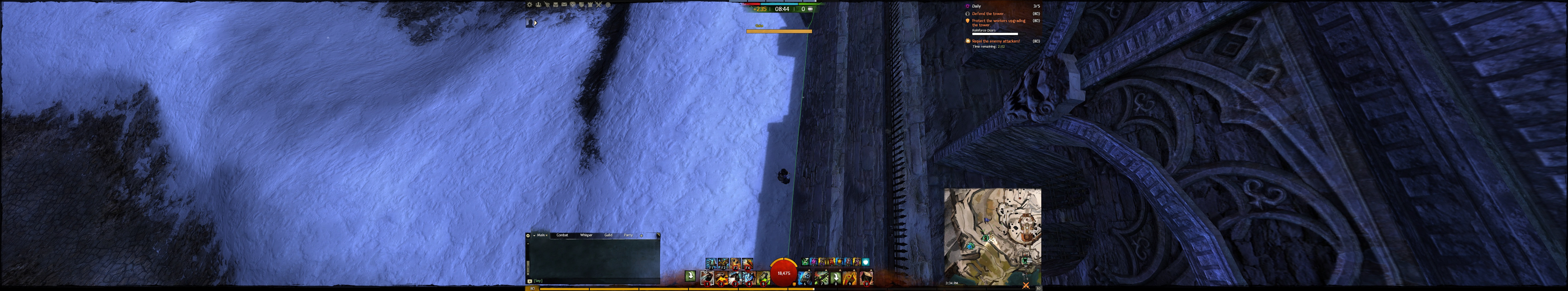The height and width of the screenshot is (291, 1568).
Task: Click the weapon swap green arrow button
Action: [690, 276]
